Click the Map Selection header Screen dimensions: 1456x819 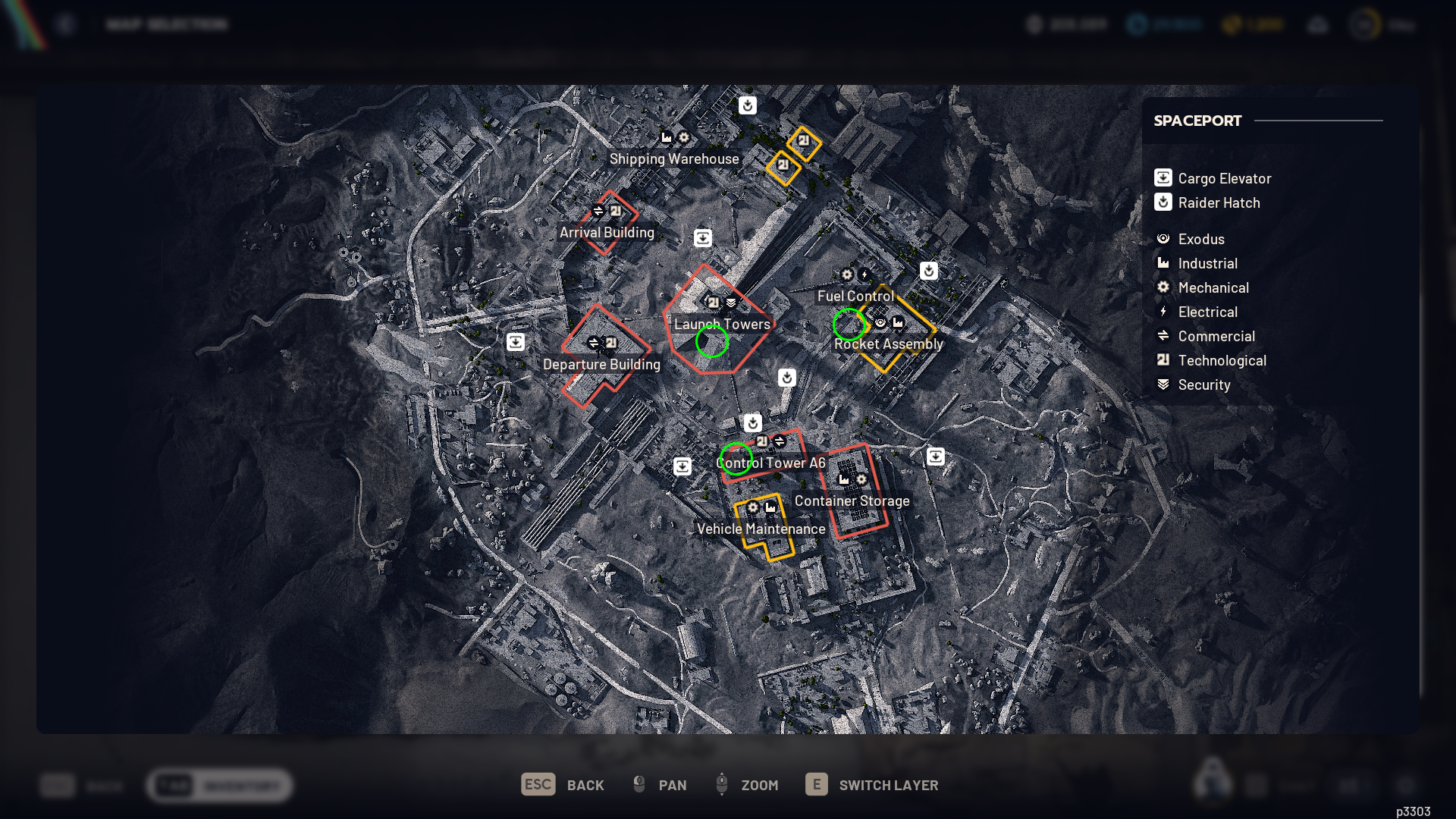(x=168, y=24)
